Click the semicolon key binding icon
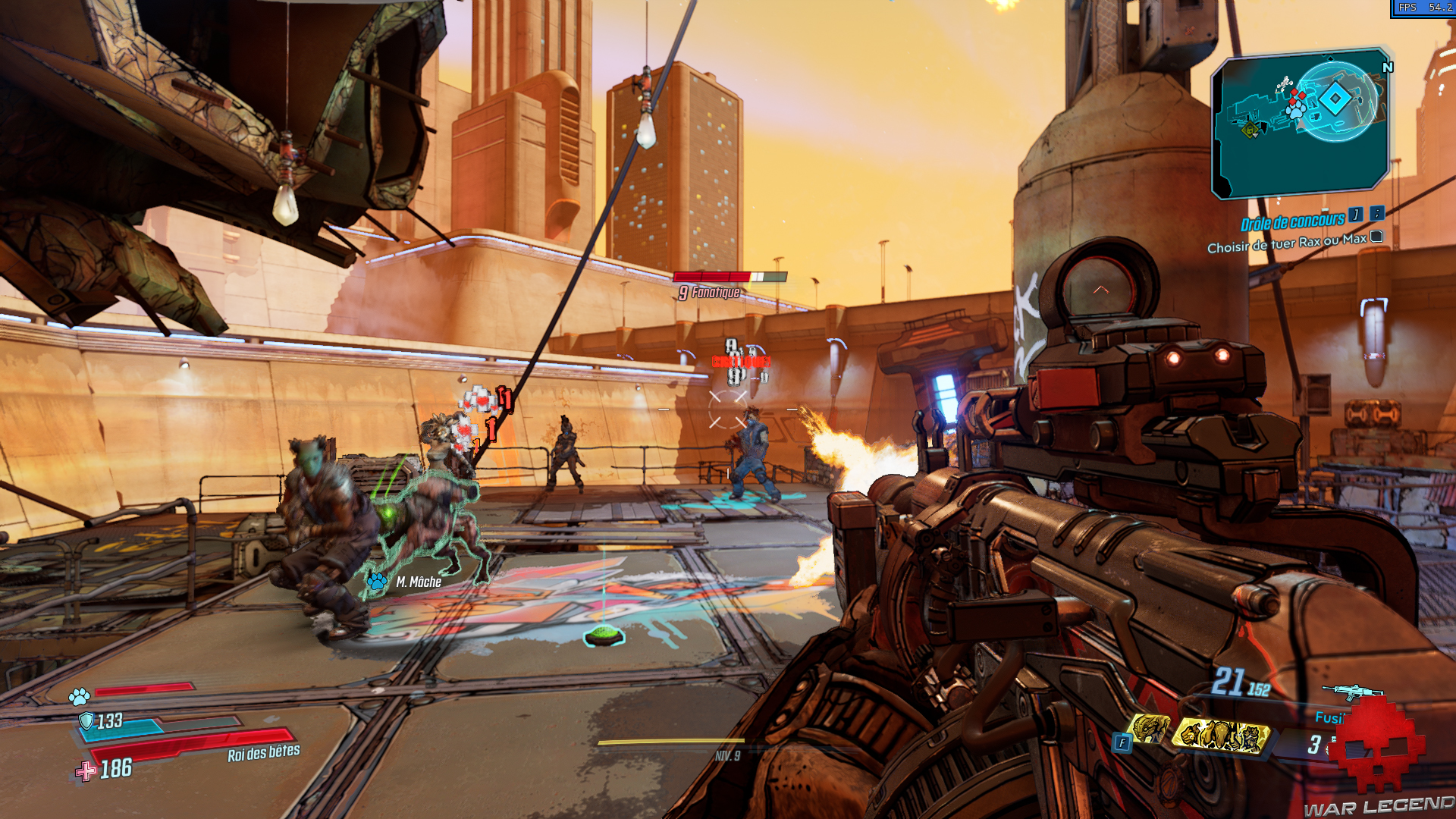Viewport: 1456px width, 819px height. click(1377, 216)
